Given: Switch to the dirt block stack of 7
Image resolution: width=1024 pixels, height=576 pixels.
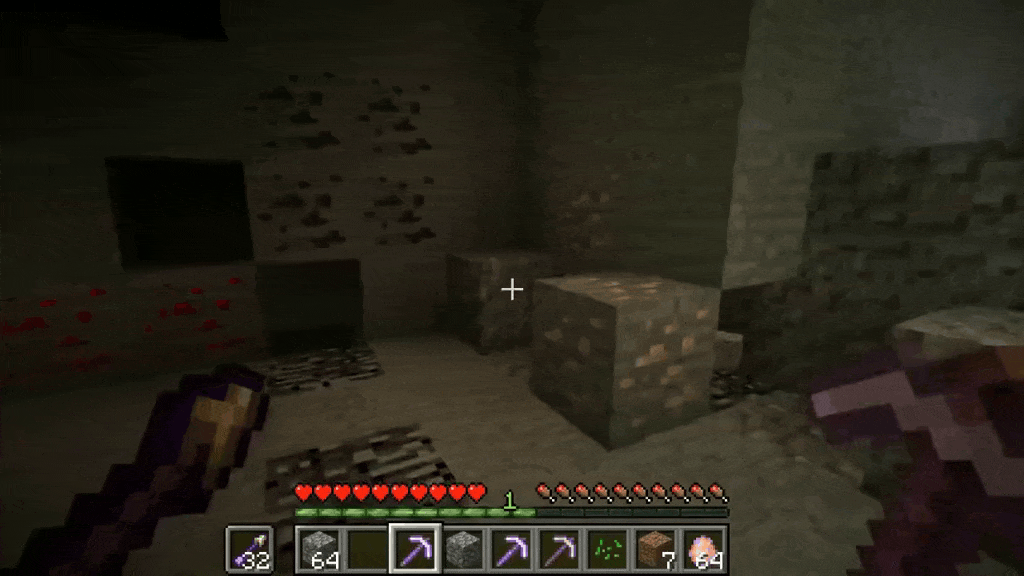Looking at the screenshot, I should point(655,549).
